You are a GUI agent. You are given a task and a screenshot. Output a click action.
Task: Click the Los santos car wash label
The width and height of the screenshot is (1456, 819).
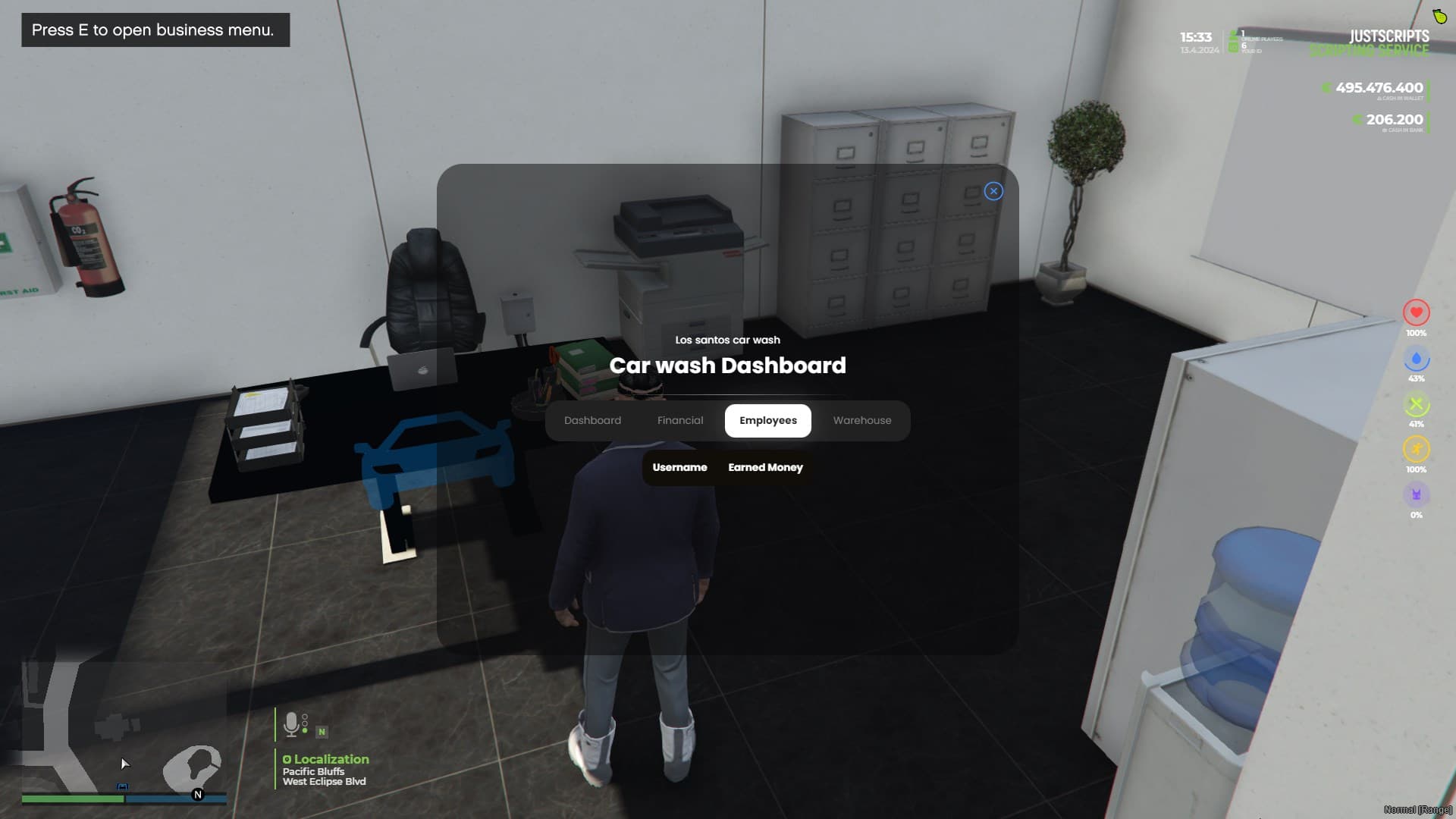tap(727, 340)
